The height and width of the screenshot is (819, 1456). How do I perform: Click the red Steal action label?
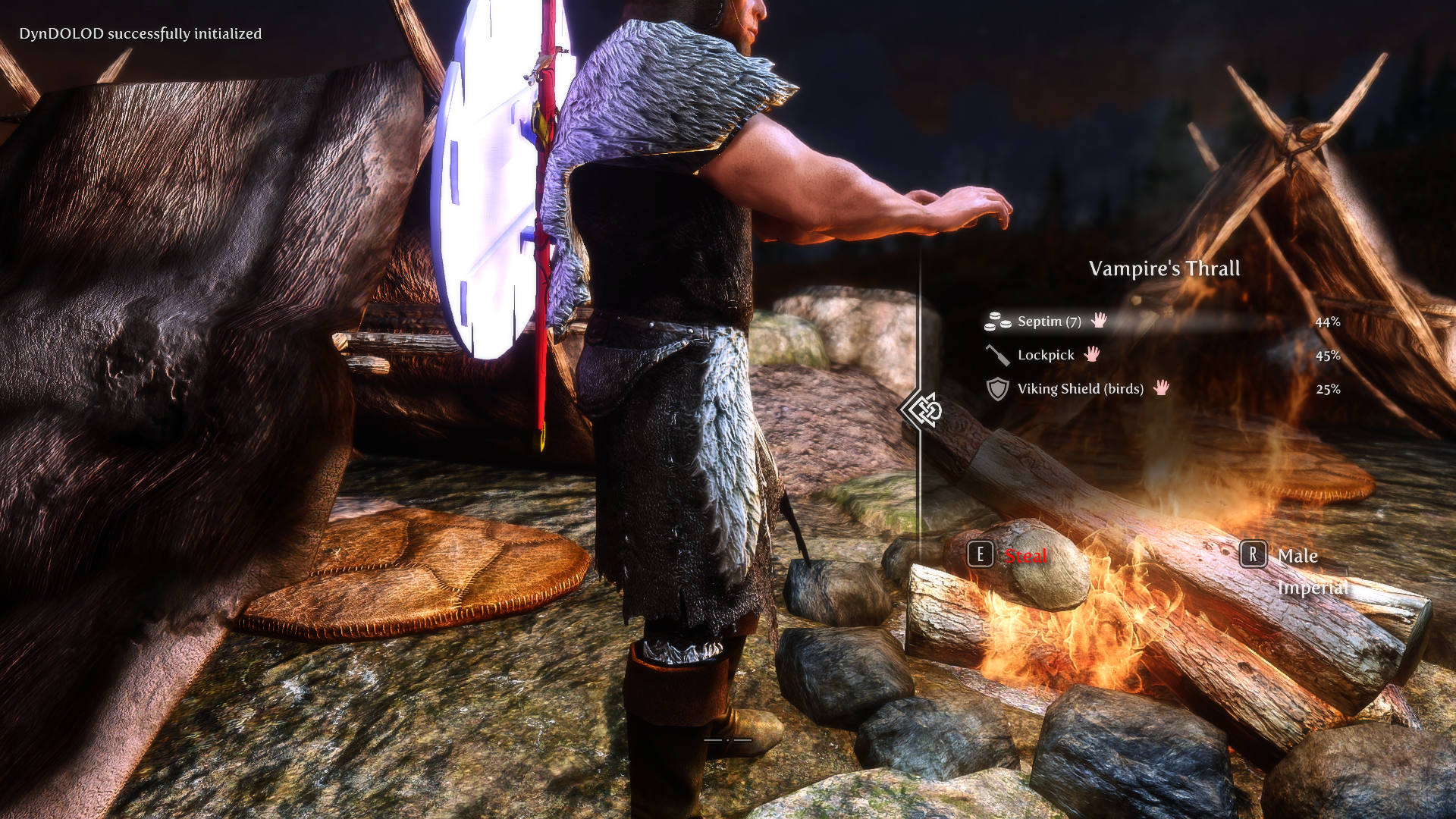pyautogui.click(x=1025, y=557)
